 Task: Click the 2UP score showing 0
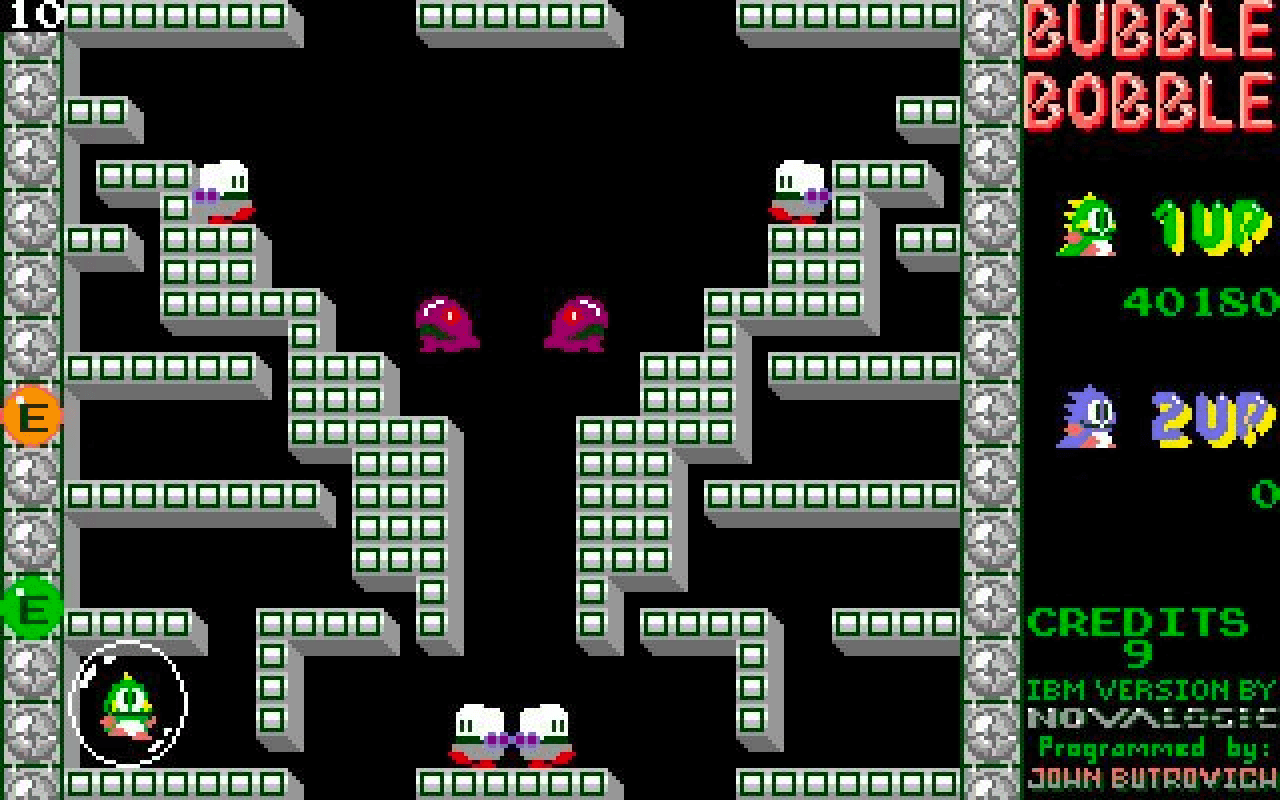click(x=1265, y=492)
